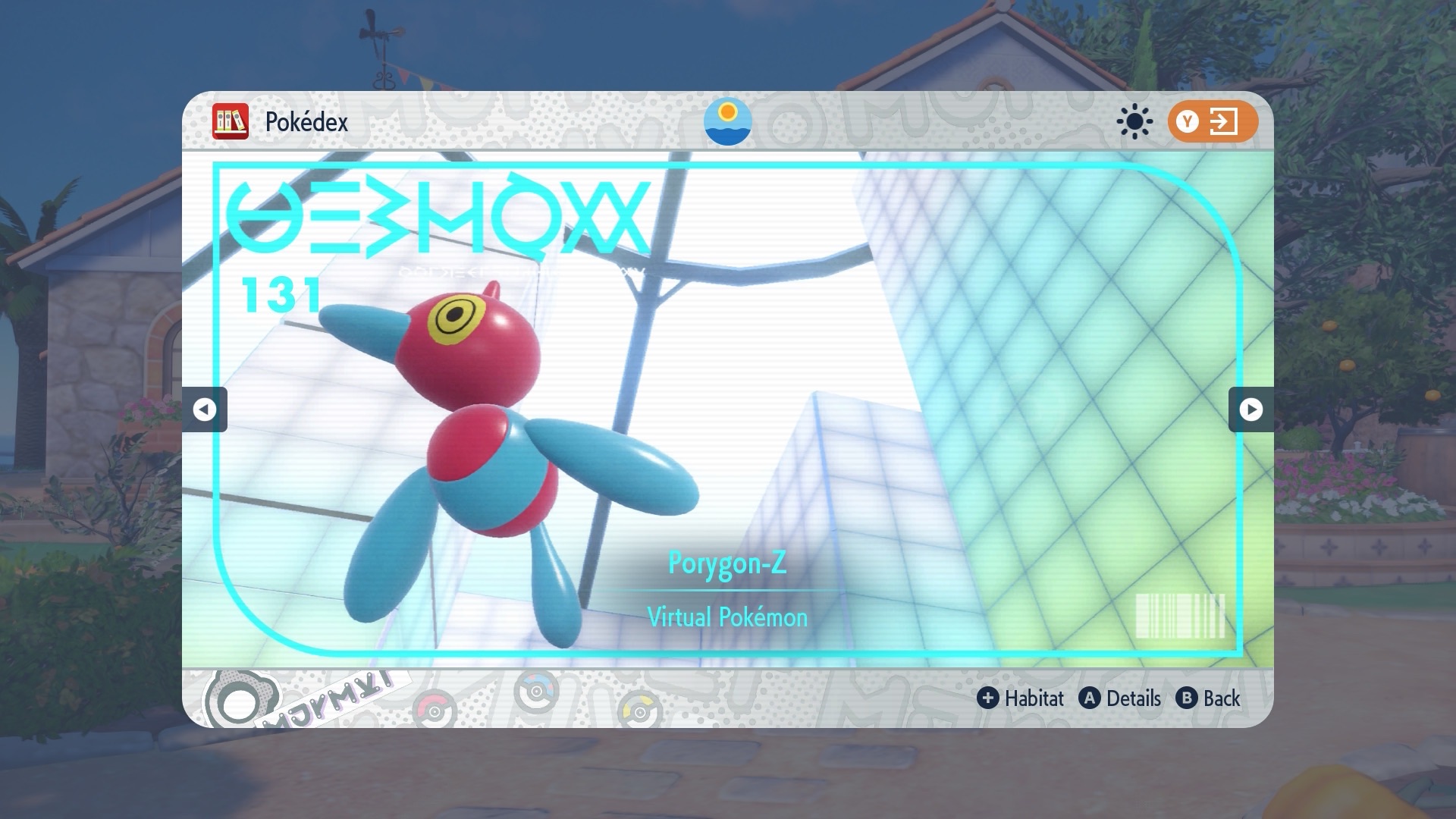The width and height of the screenshot is (1456, 819).
Task: Click the Pokédex bookshelf icon
Action: tap(231, 121)
